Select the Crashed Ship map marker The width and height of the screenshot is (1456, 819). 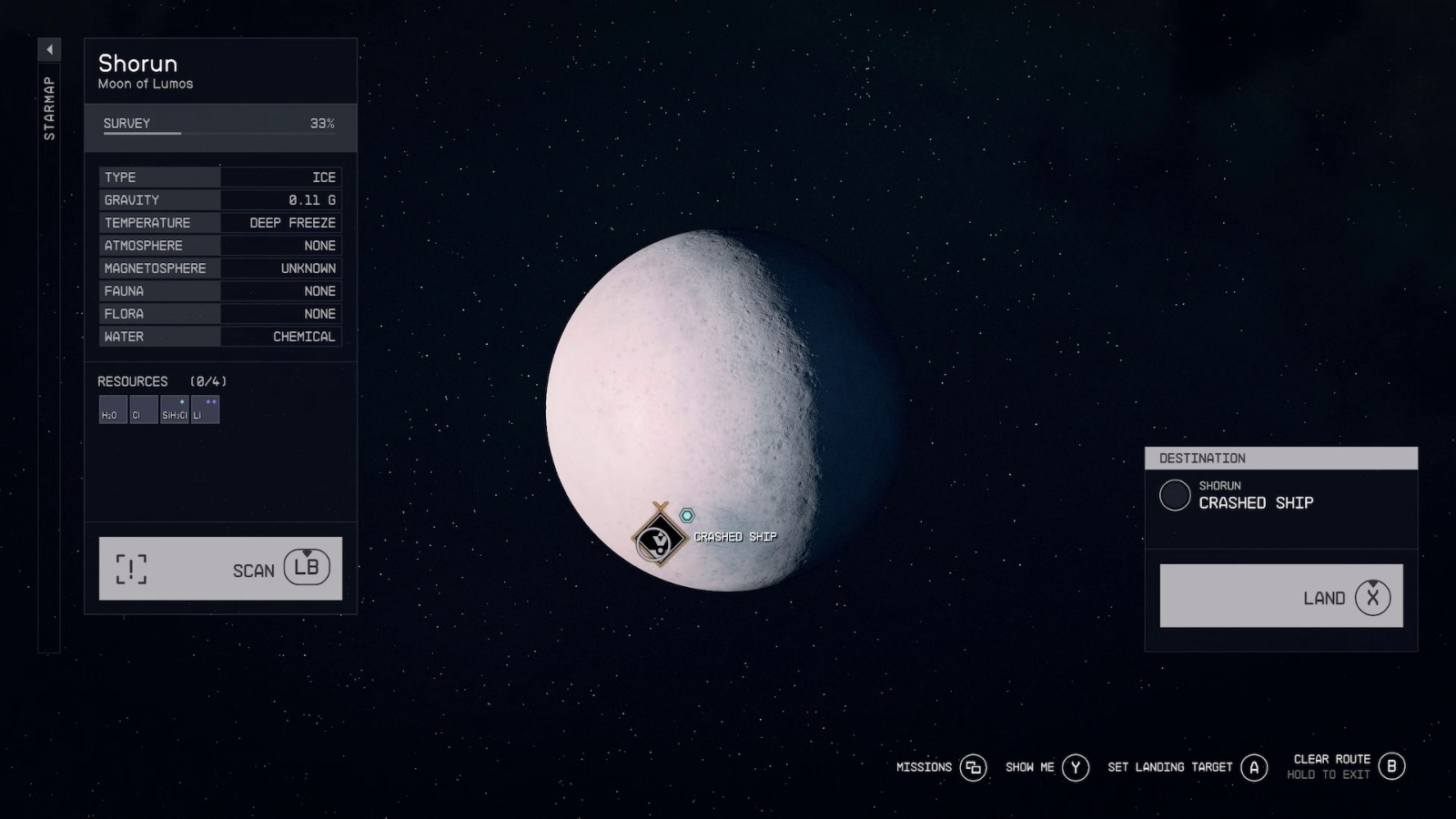click(x=659, y=539)
